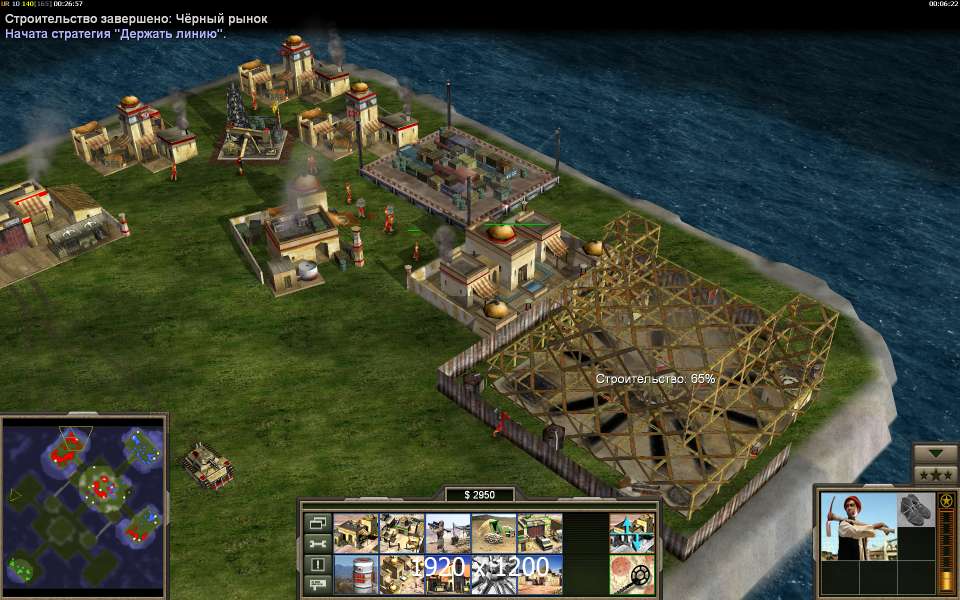Click the build icon with blue arrows
This screenshot has height=600, width=960.
click(632, 533)
